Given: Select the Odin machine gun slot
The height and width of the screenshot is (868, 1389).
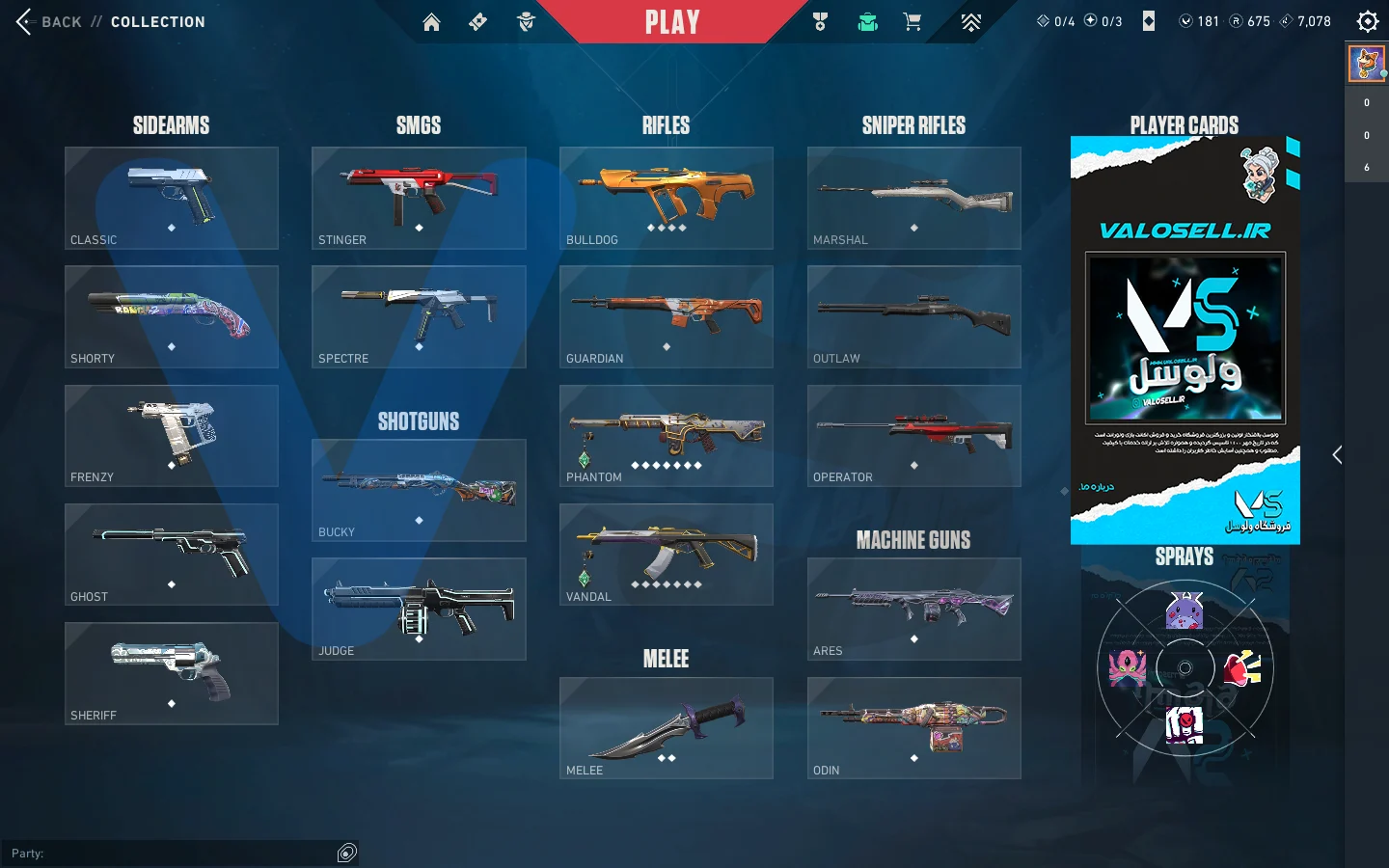Looking at the screenshot, I should click(x=914, y=728).
